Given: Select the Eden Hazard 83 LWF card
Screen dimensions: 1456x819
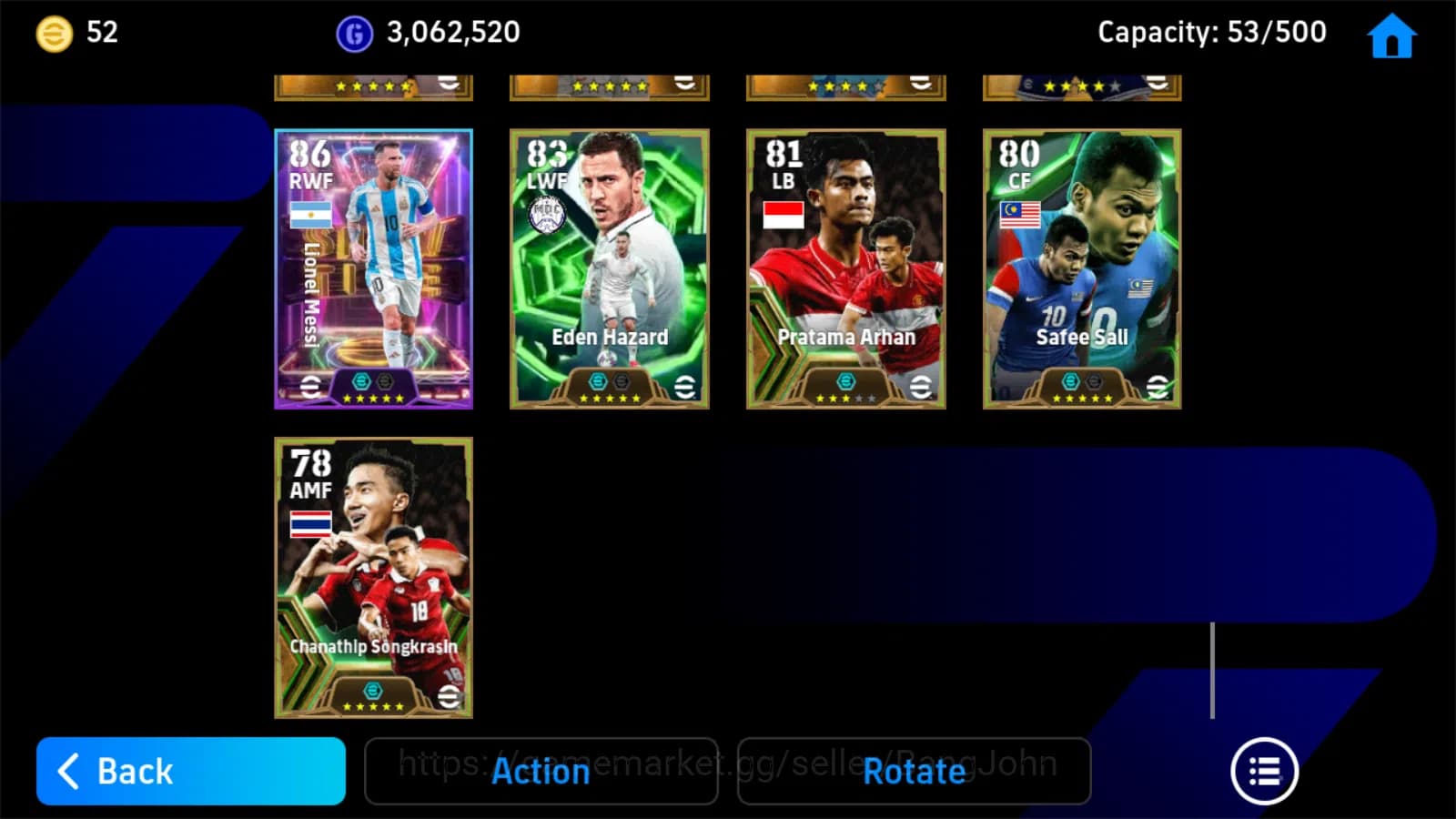Looking at the screenshot, I should pyautogui.click(x=609, y=268).
